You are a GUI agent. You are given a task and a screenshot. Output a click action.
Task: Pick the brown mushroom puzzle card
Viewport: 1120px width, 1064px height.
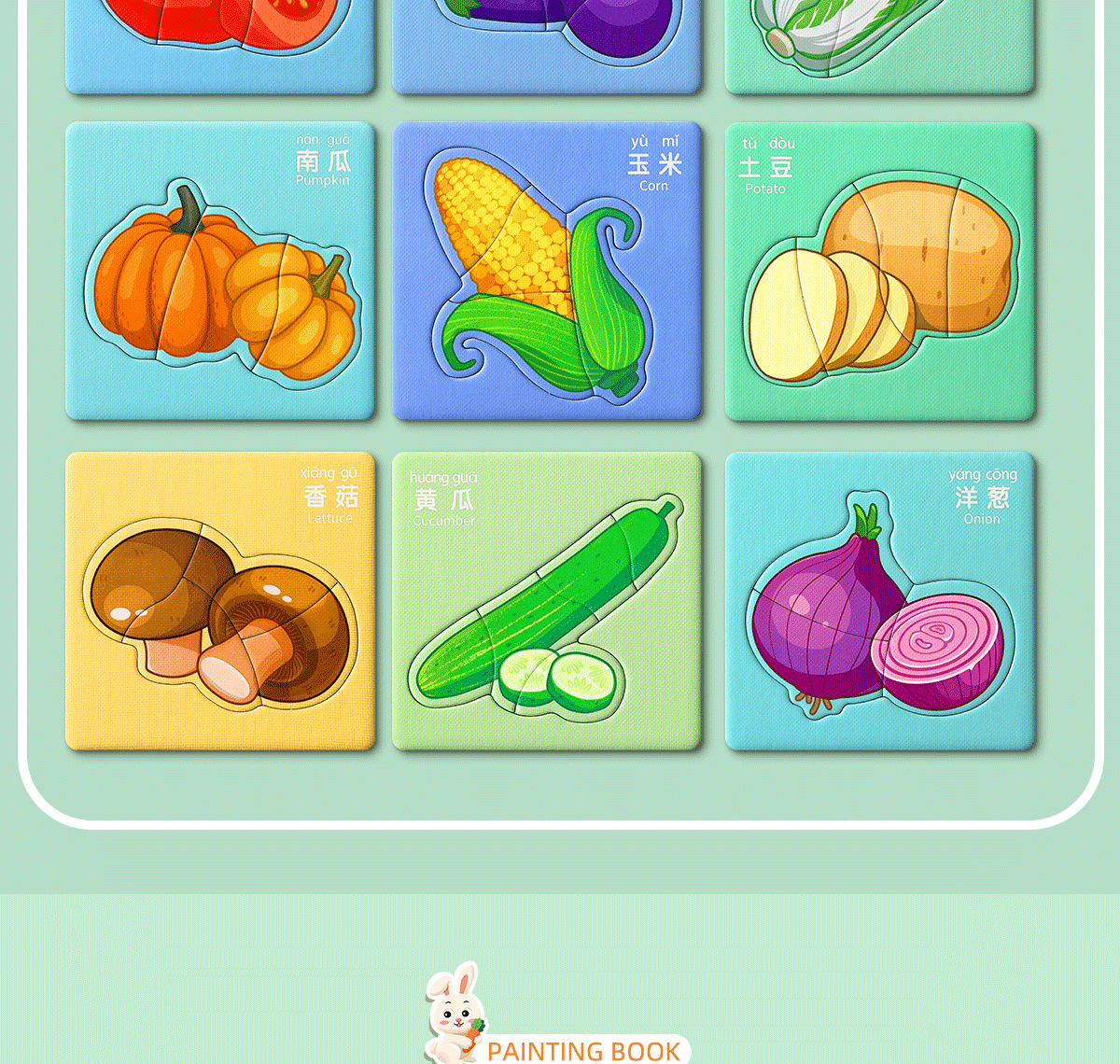[220, 601]
